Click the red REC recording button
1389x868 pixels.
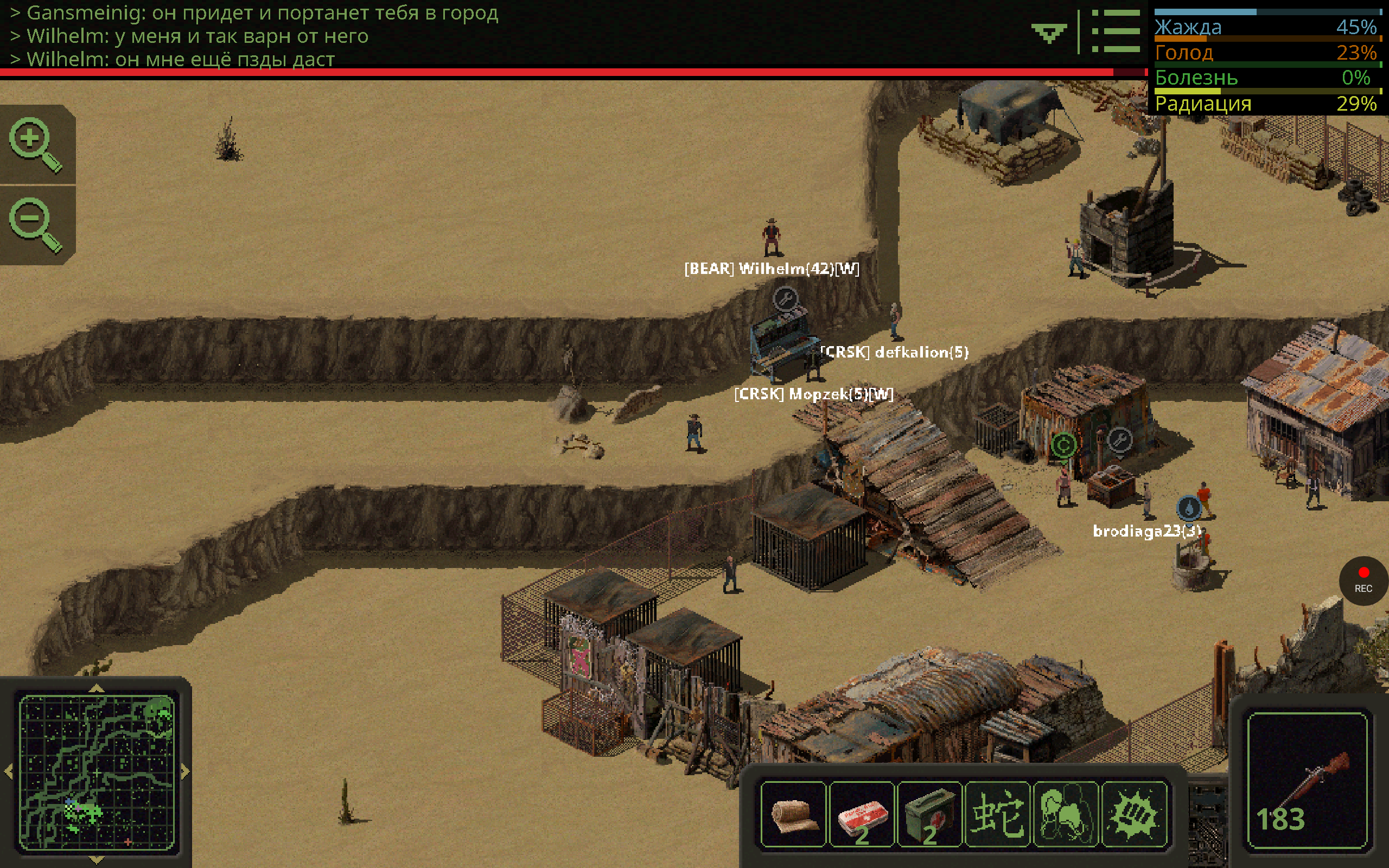[x=1363, y=580]
